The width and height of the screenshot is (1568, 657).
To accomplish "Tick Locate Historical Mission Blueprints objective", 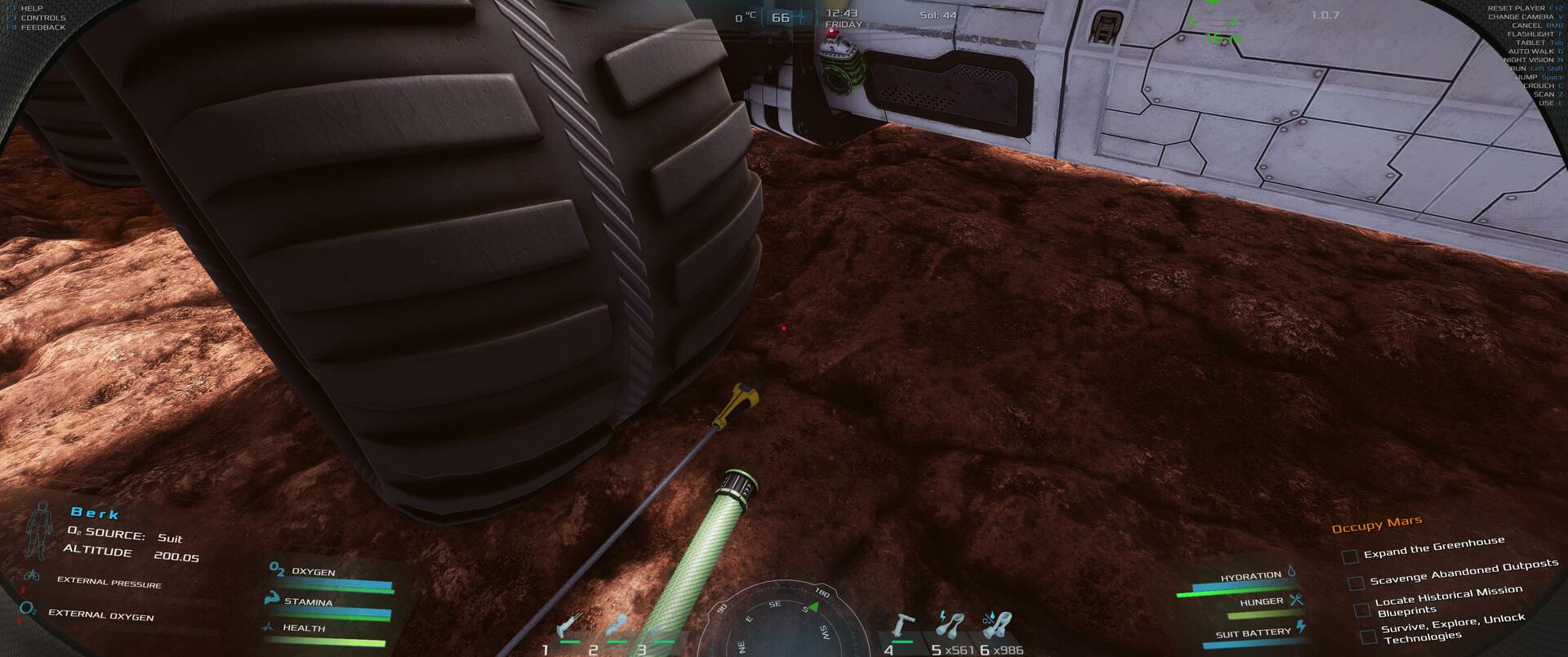I will 1361,610.
